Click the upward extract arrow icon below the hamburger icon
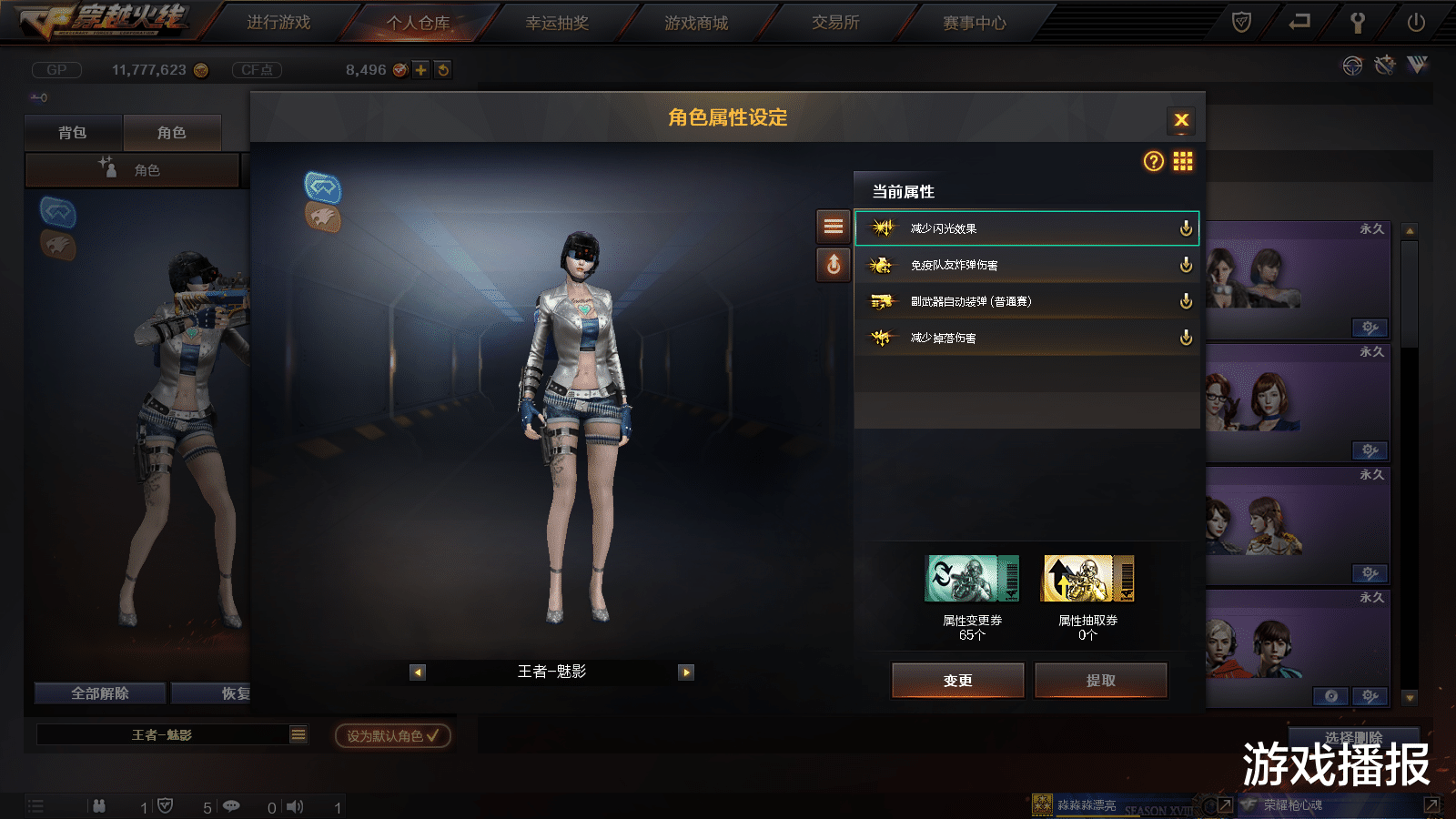Image resolution: width=1456 pixels, height=819 pixels. [833, 265]
